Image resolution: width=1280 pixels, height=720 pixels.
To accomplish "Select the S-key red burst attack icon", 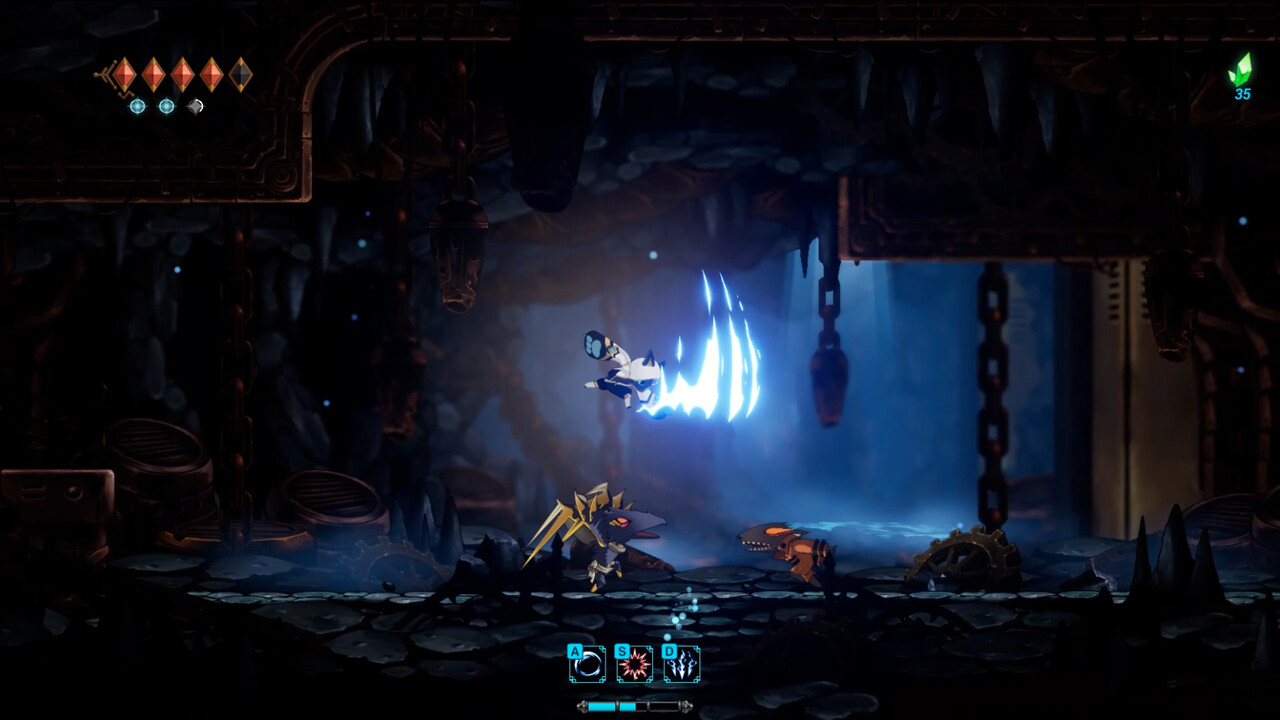I will [x=634, y=664].
